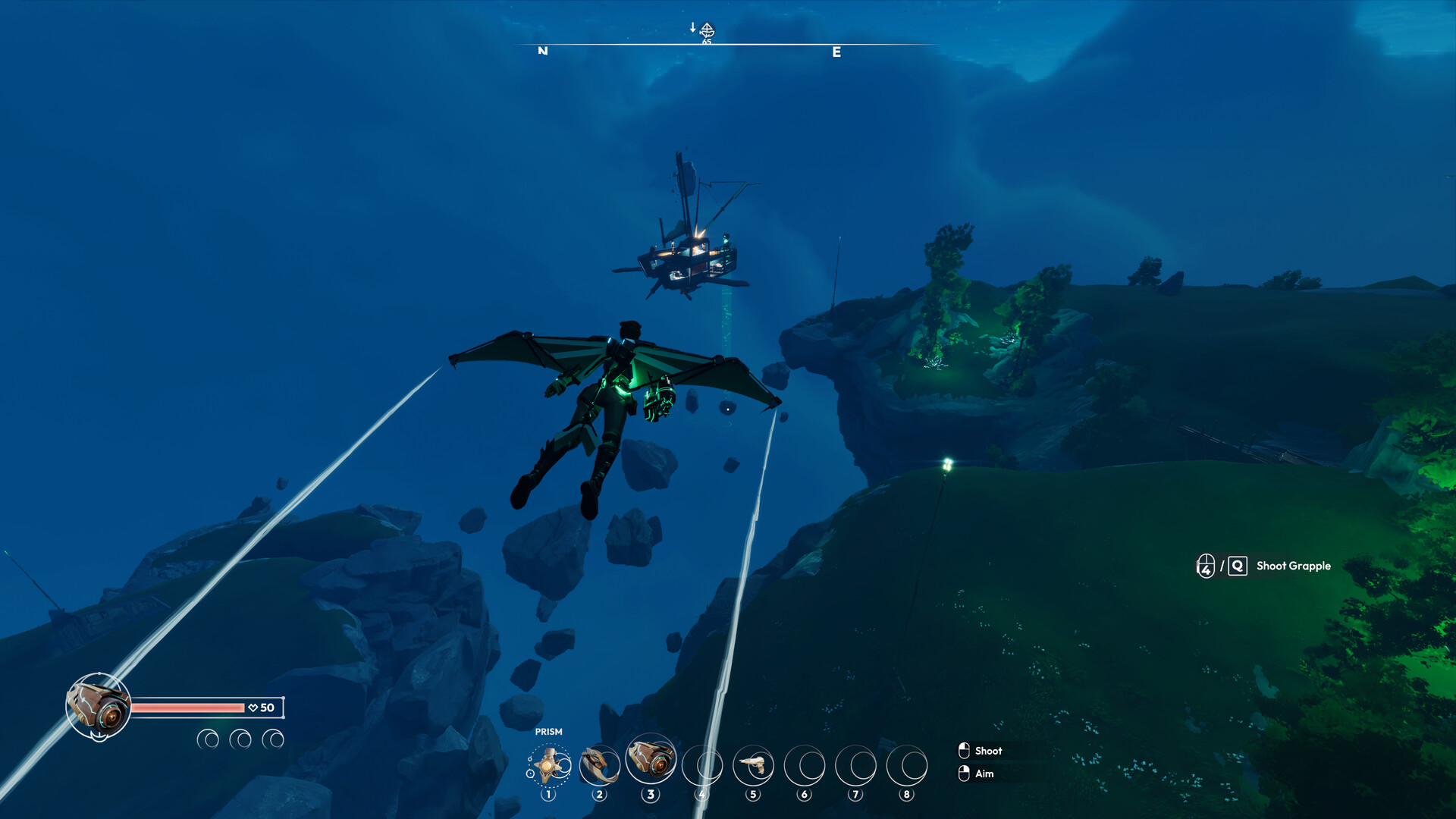Select empty hotbar slot 4

[703, 766]
